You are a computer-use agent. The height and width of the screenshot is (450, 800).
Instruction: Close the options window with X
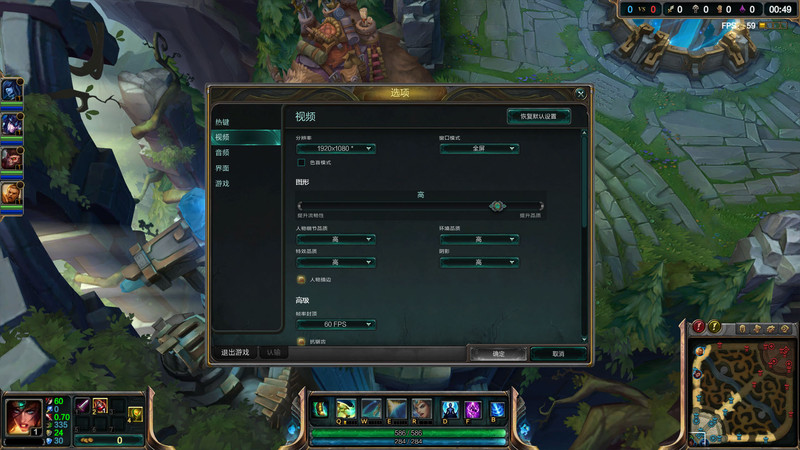[581, 93]
